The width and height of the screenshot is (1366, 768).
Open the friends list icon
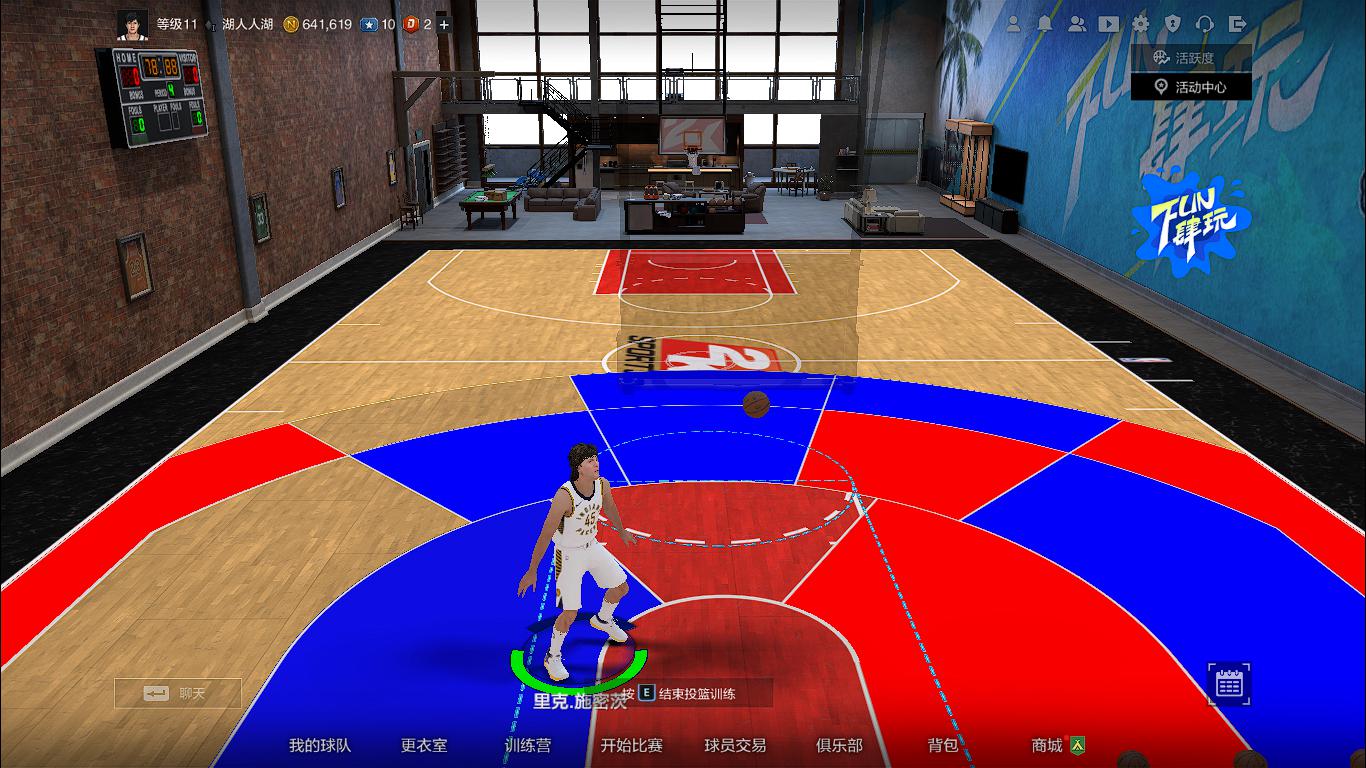tap(1078, 23)
